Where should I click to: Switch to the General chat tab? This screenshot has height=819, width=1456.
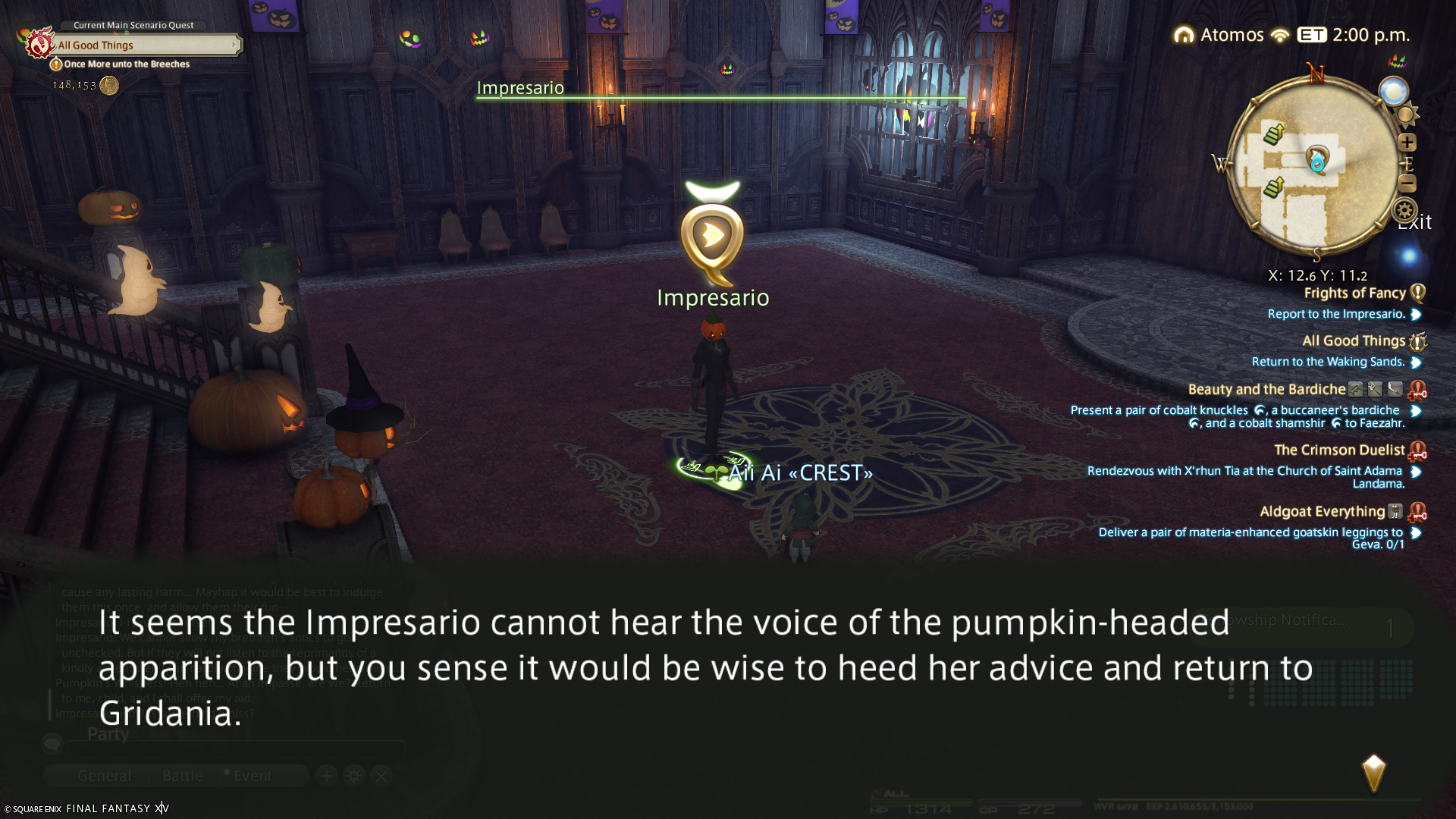tap(104, 776)
